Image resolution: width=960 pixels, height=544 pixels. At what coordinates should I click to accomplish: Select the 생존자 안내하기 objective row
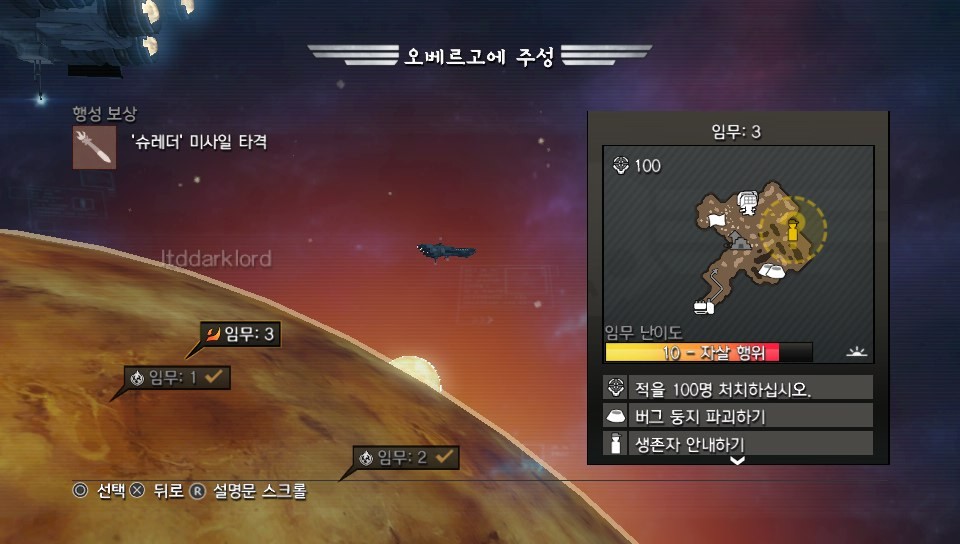(739, 444)
